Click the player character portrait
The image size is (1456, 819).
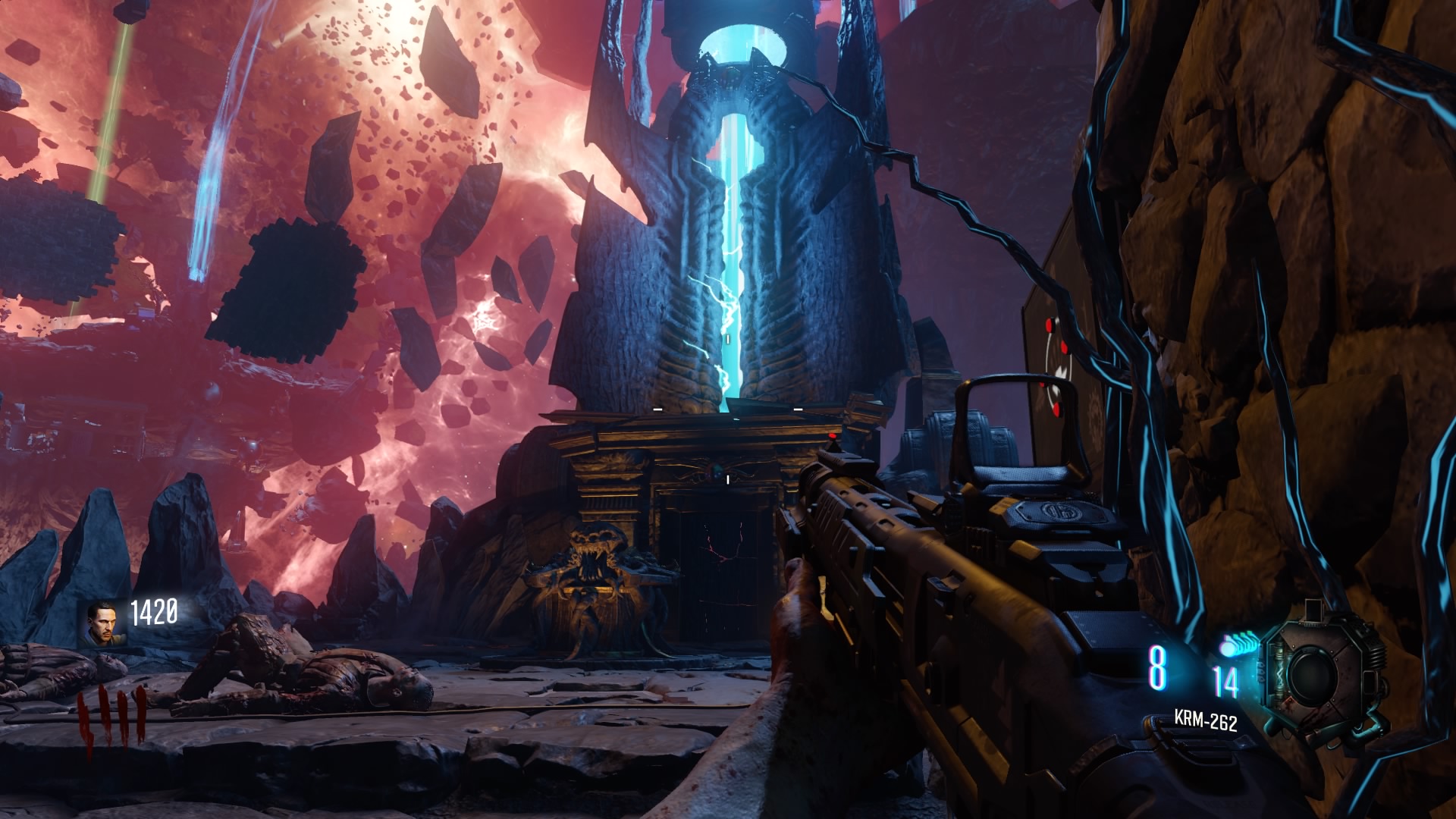pyautogui.click(x=102, y=623)
